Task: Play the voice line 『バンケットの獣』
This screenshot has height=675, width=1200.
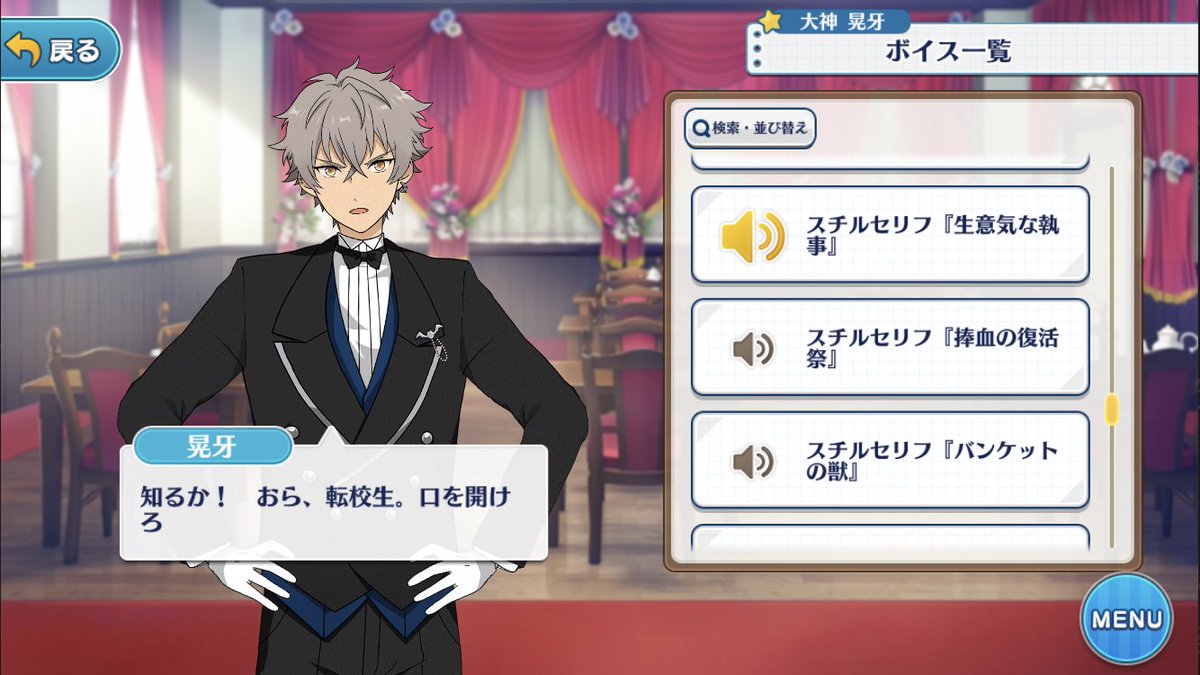Action: [889, 460]
